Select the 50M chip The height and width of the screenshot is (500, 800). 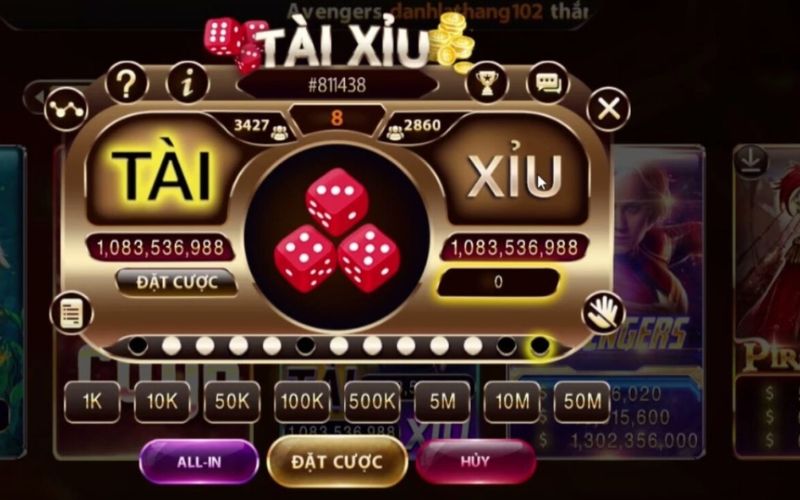(582, 402)
